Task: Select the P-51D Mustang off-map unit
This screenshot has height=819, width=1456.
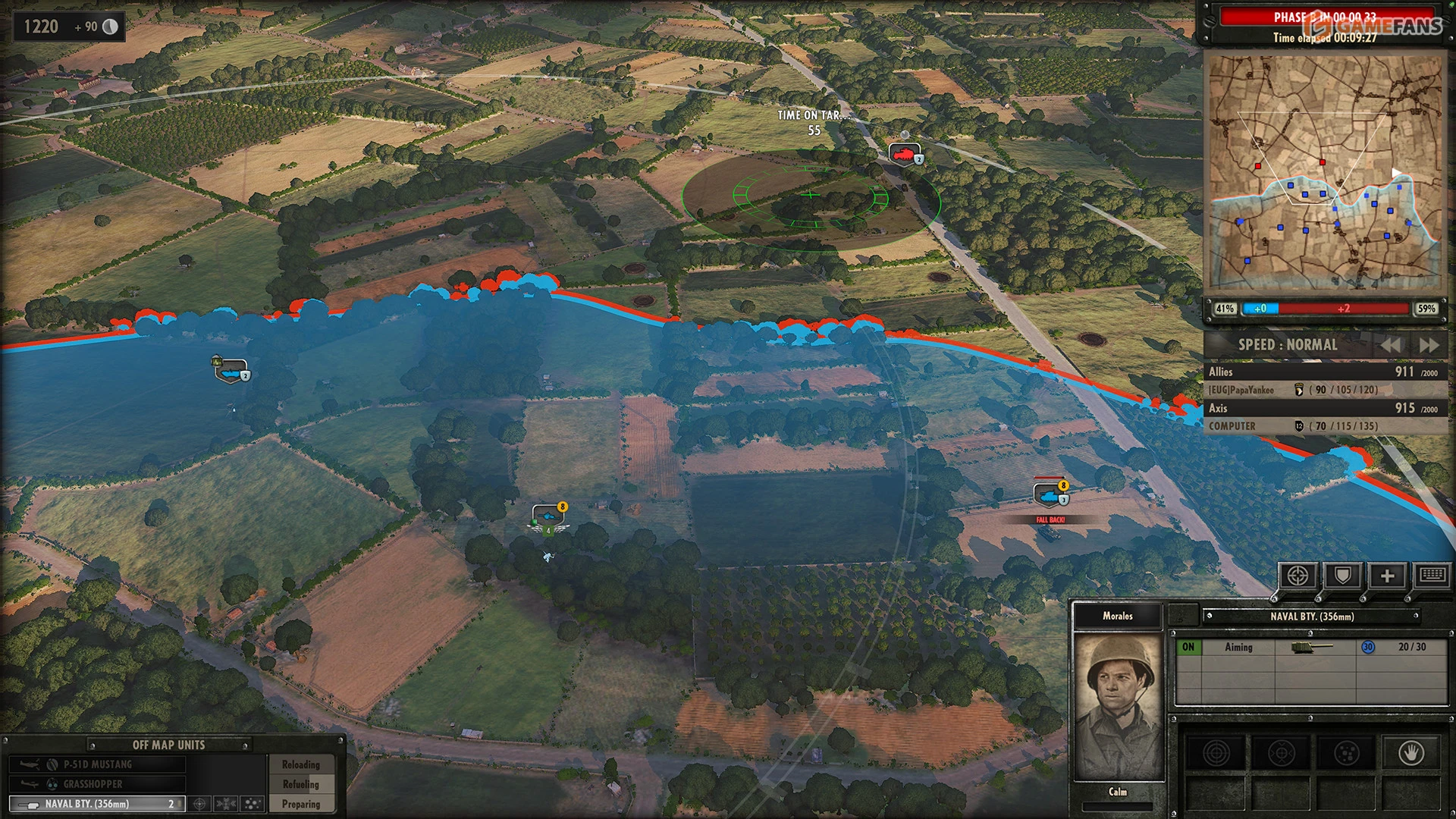Action: pyautogui.click(x=97, y=764)
